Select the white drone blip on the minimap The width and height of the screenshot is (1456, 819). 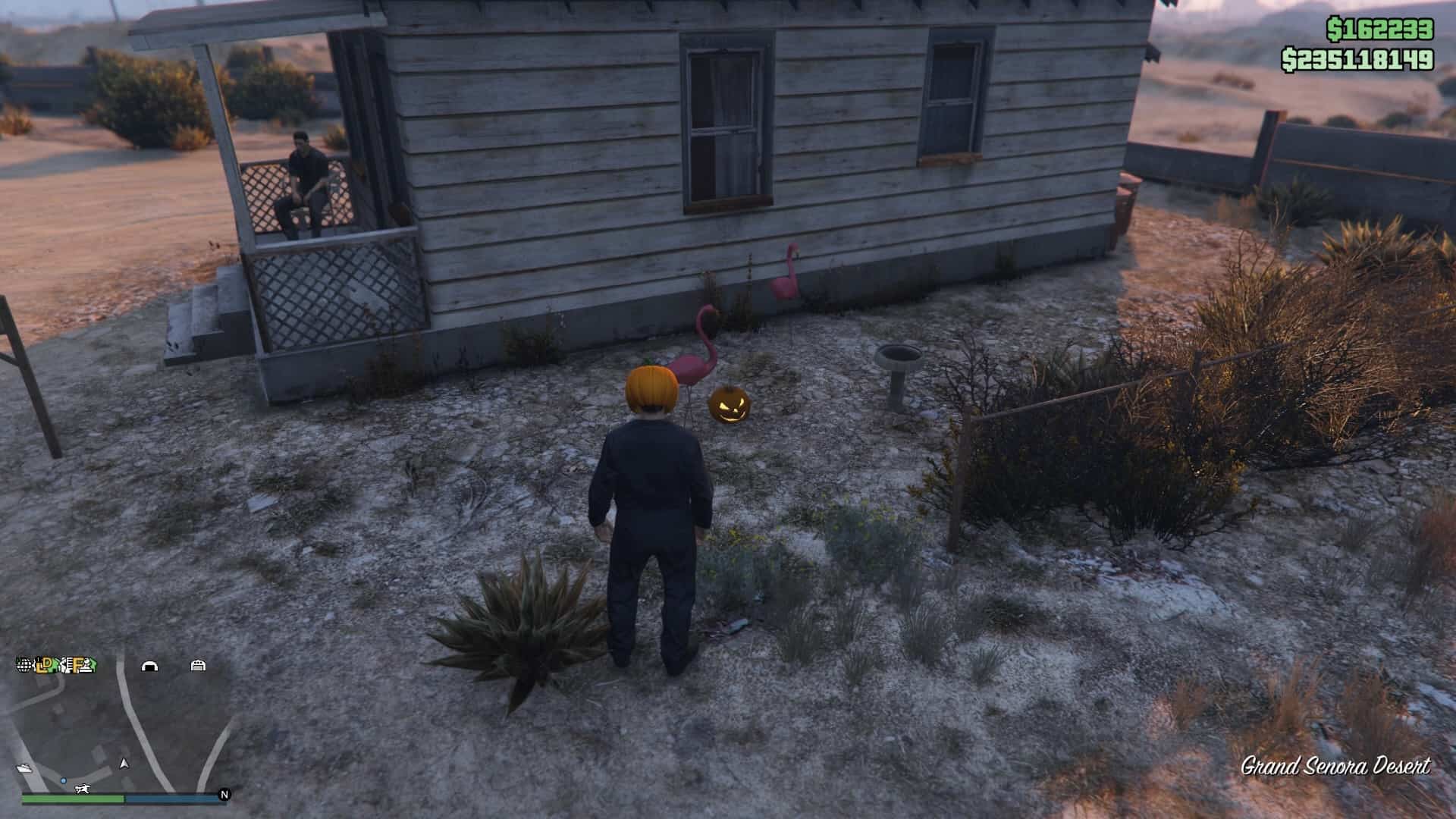pos(83,789)
